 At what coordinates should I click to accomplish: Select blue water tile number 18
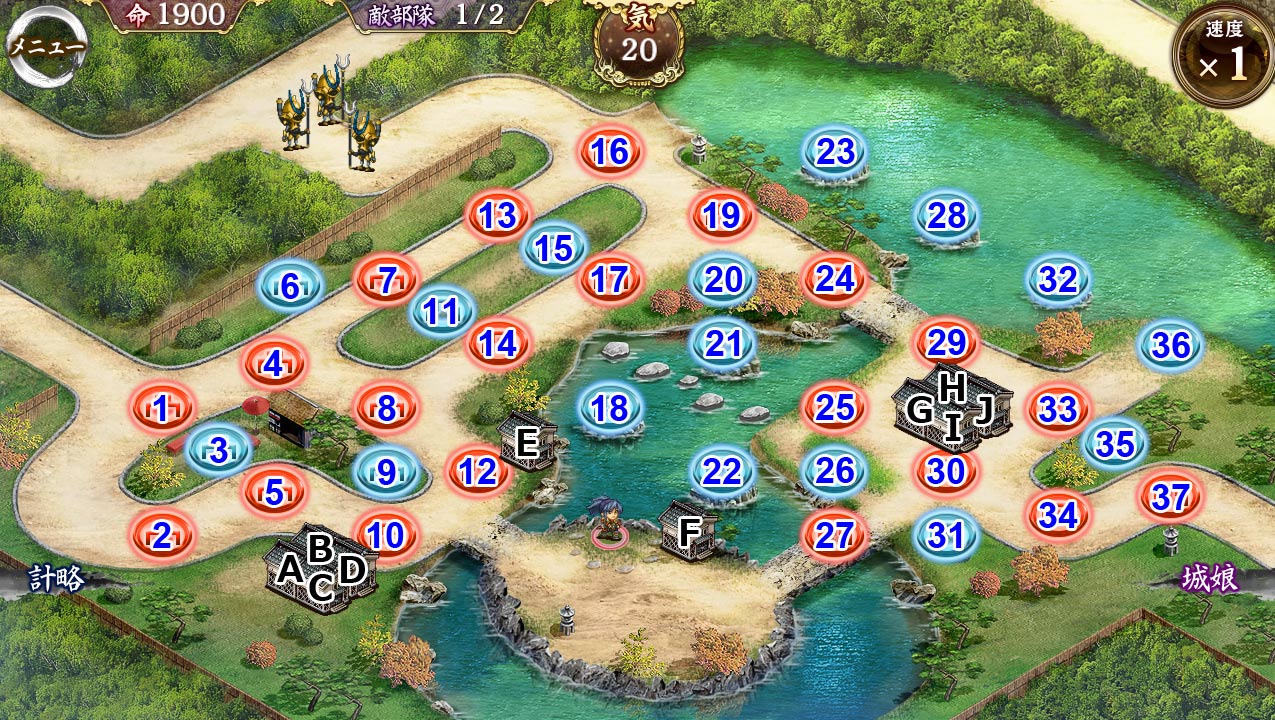click(x=609, y=408)
